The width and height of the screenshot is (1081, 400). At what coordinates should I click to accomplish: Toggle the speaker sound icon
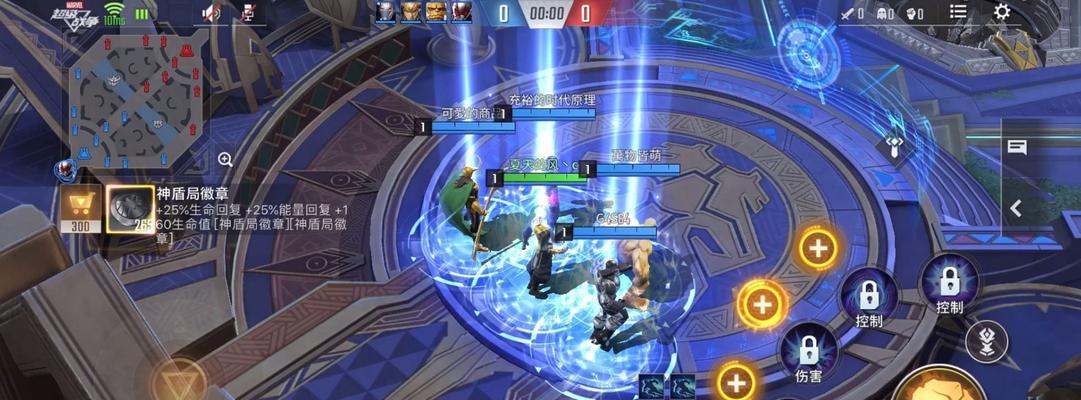pyautogui.click(x=211, y=13)
